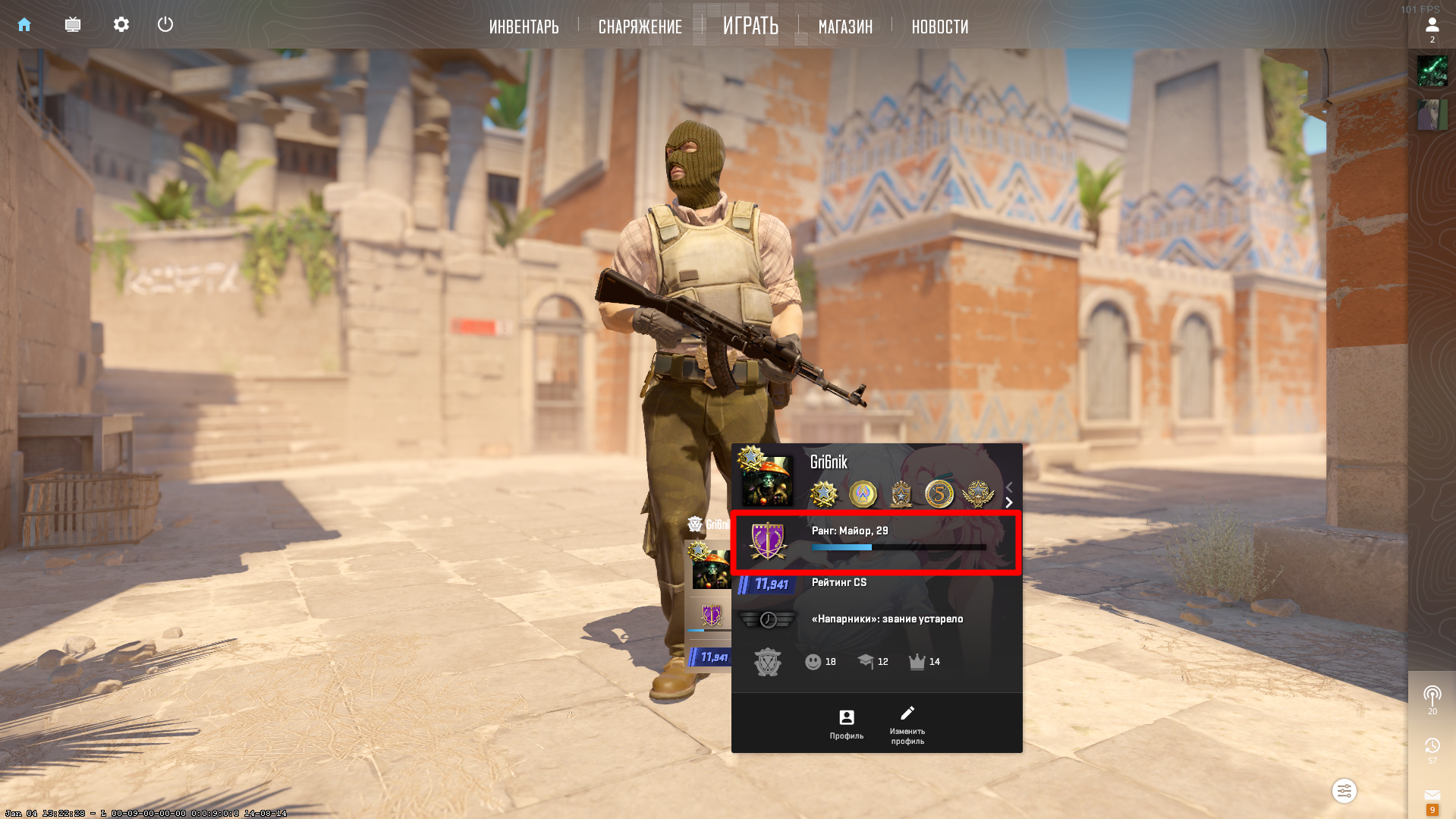Image resolution: width=1456 pixels, height=819 pixels.
Task: Click the green friend avatar thumbnail
Action: tap(1432, 71)
